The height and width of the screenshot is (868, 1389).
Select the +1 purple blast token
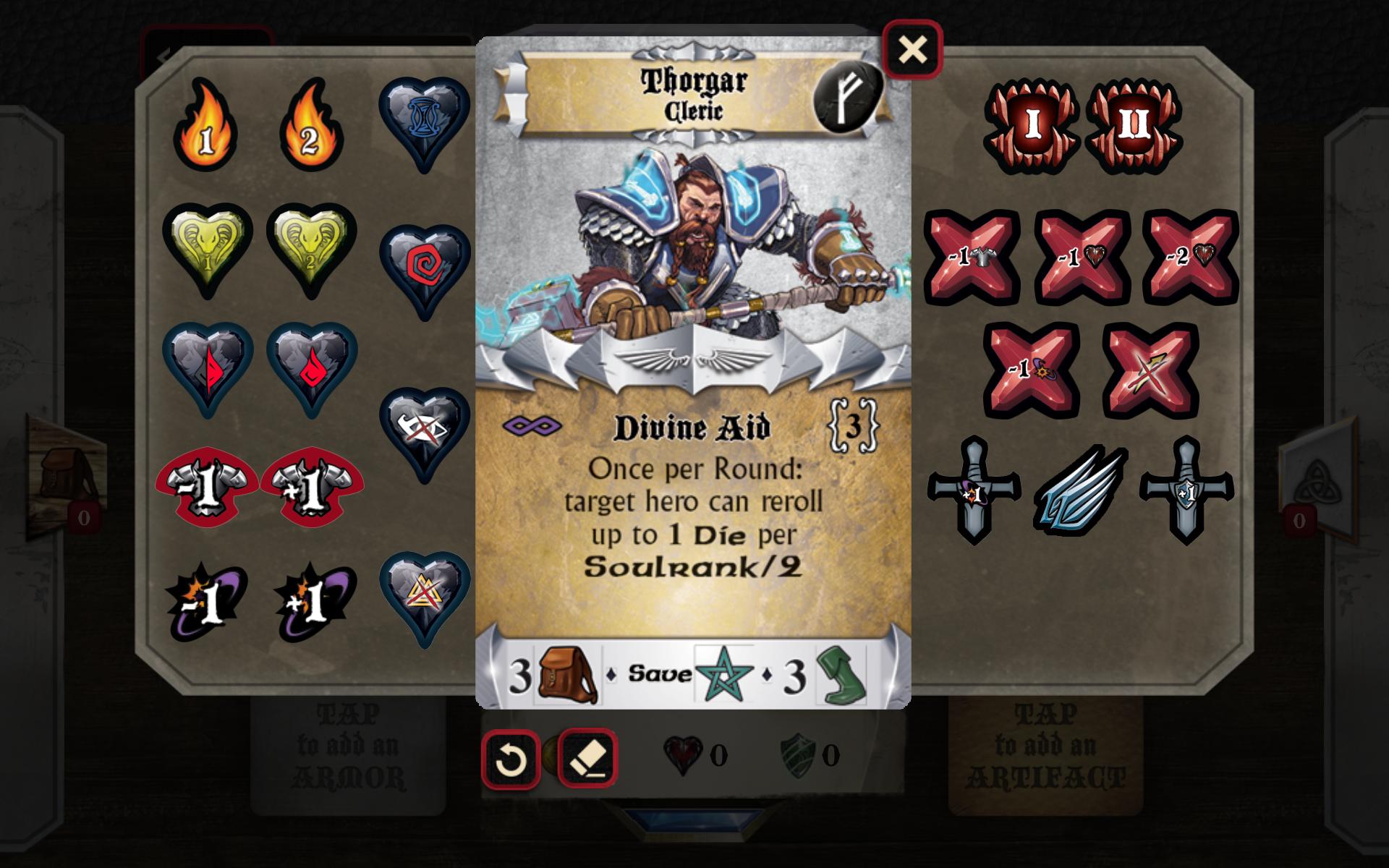(311, 600)
